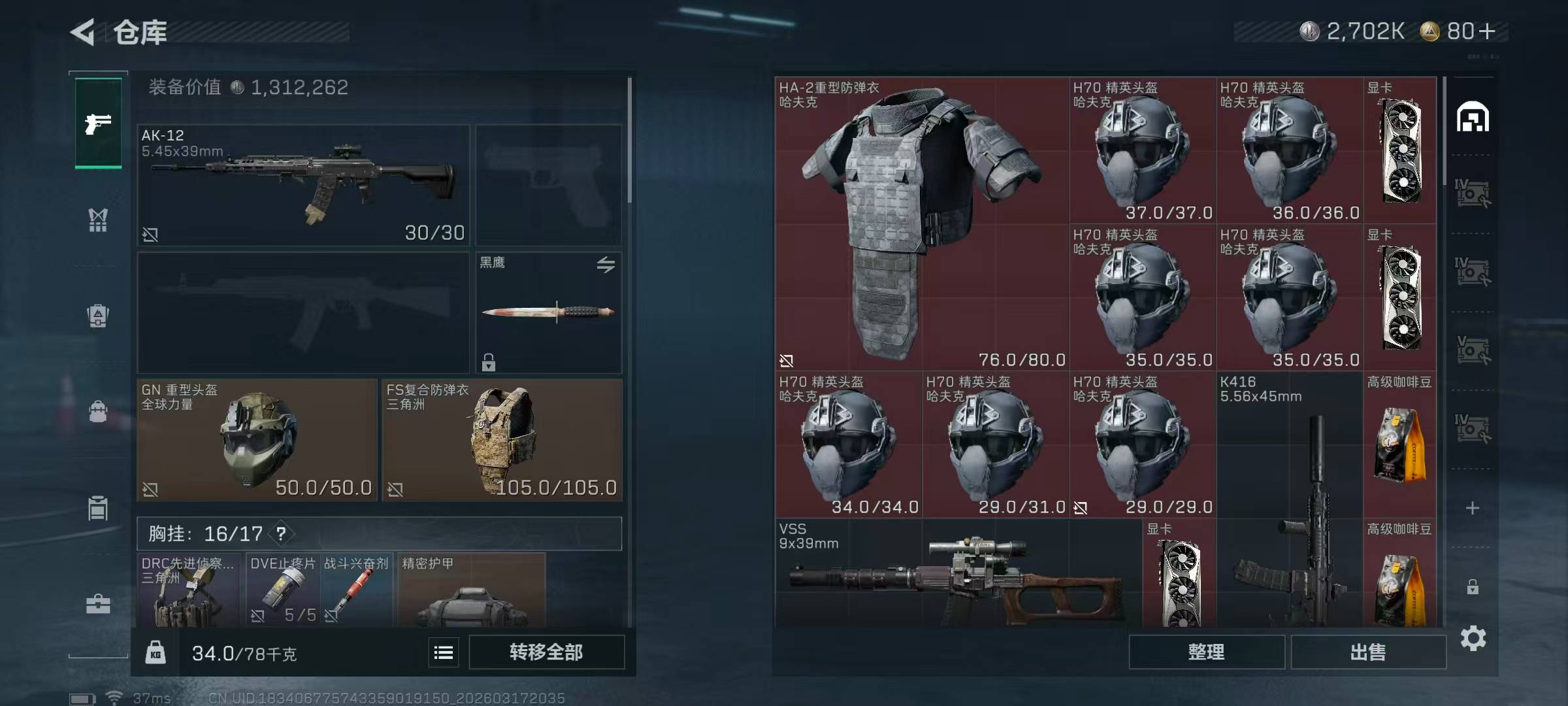
Task: Click the 转移全部 transfer all button
Action: point(546,652)
